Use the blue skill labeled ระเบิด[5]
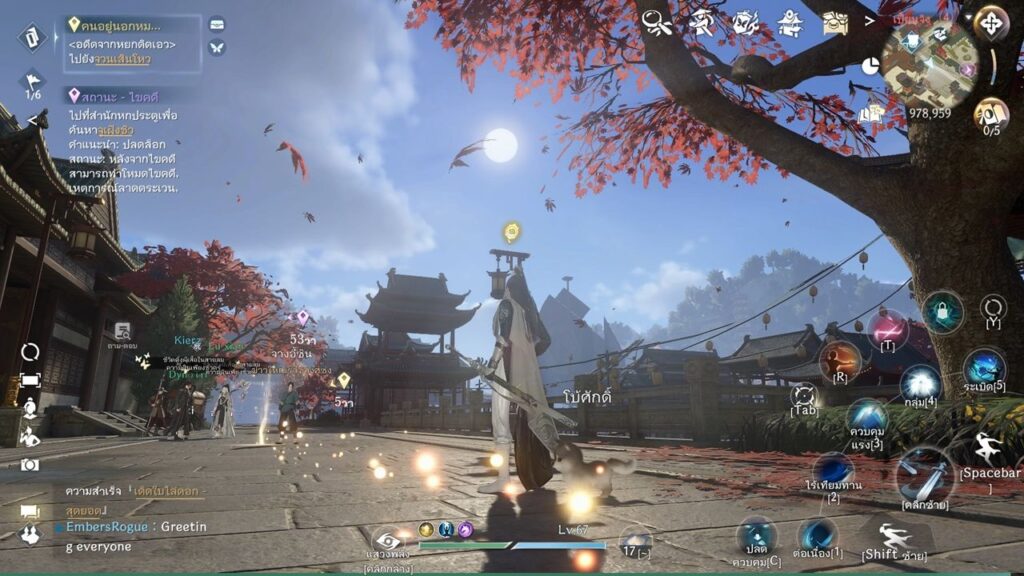1024x576 pixels. pos(984,368)
